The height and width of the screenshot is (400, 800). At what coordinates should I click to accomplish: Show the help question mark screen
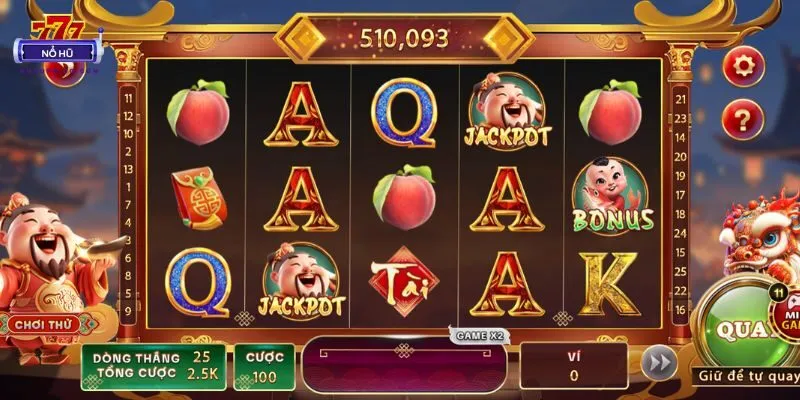click(x=743, y=120)
